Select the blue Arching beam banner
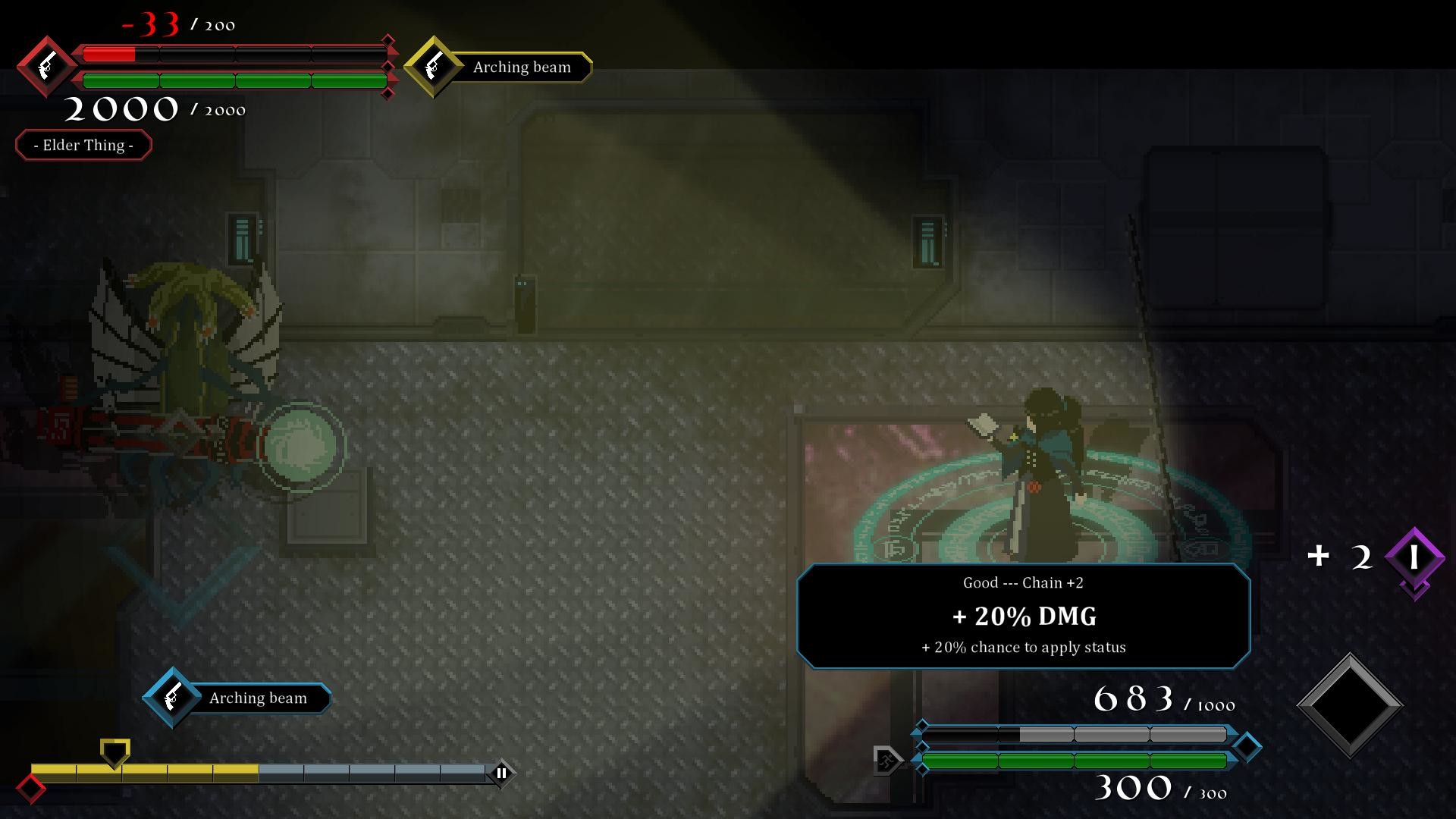 coord(258,698)
